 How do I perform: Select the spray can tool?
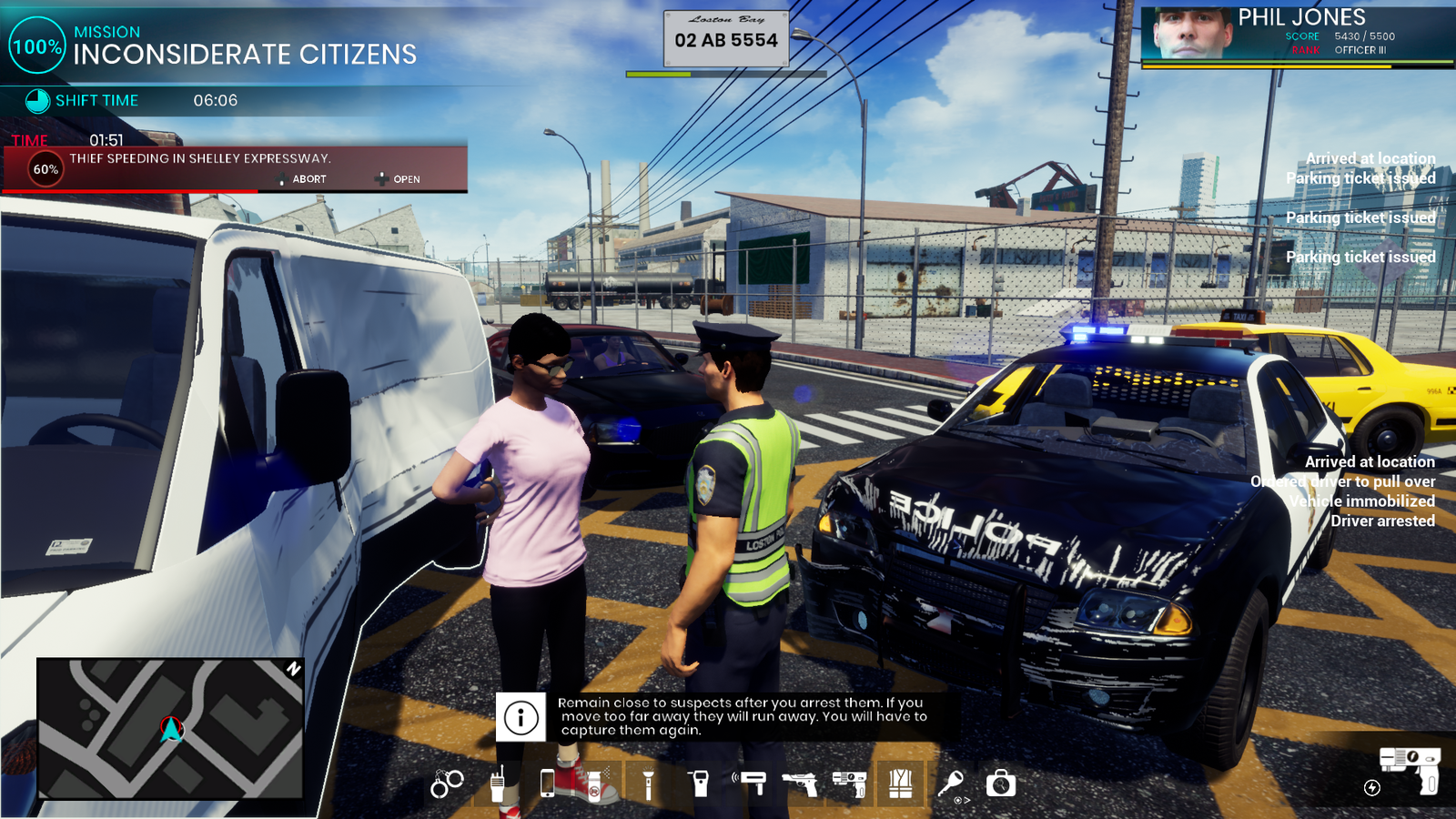point(596,784)
